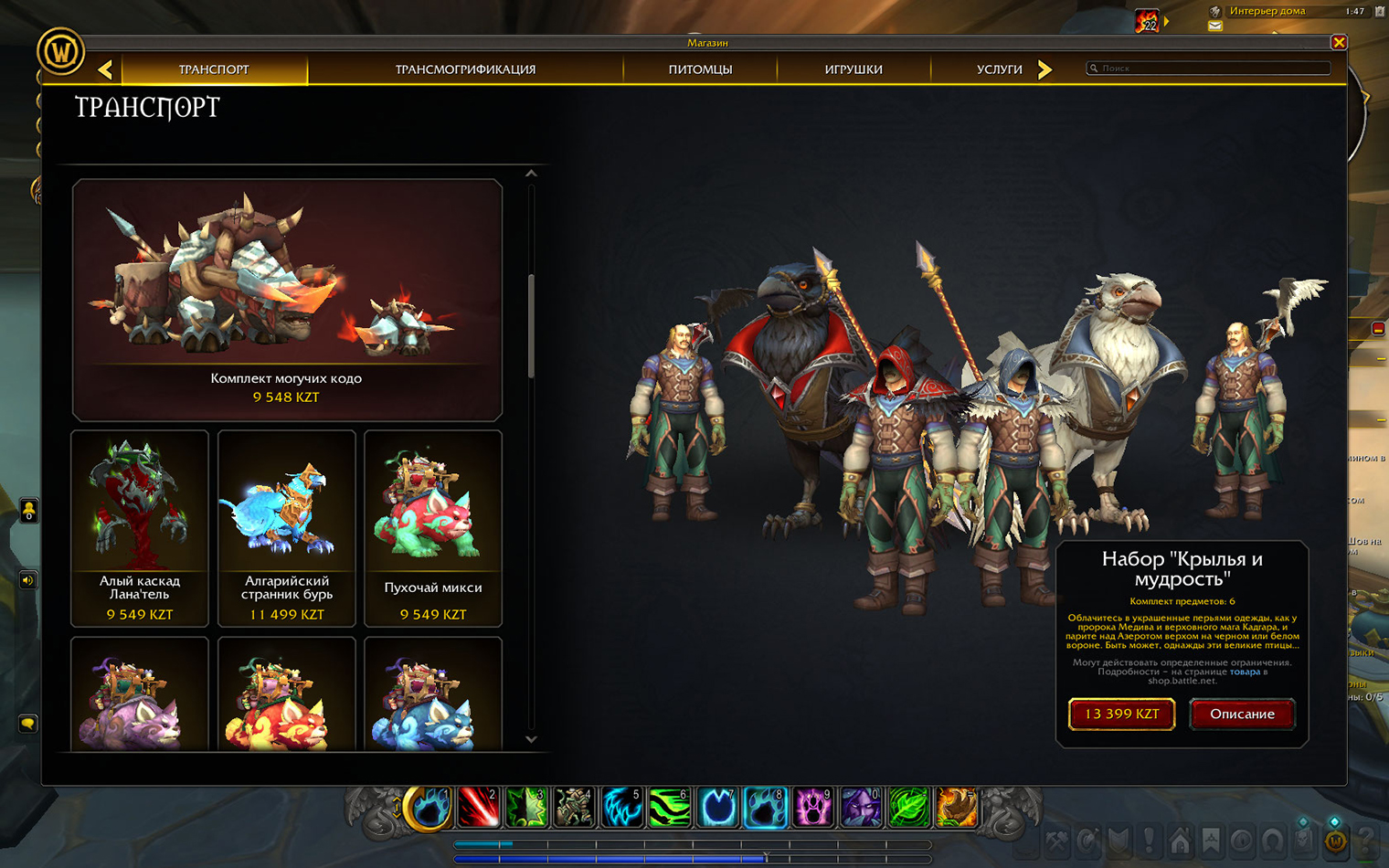Pick the Пухочай микси mount
This screenshot has width=1389, height=868.
coord(433,528)
